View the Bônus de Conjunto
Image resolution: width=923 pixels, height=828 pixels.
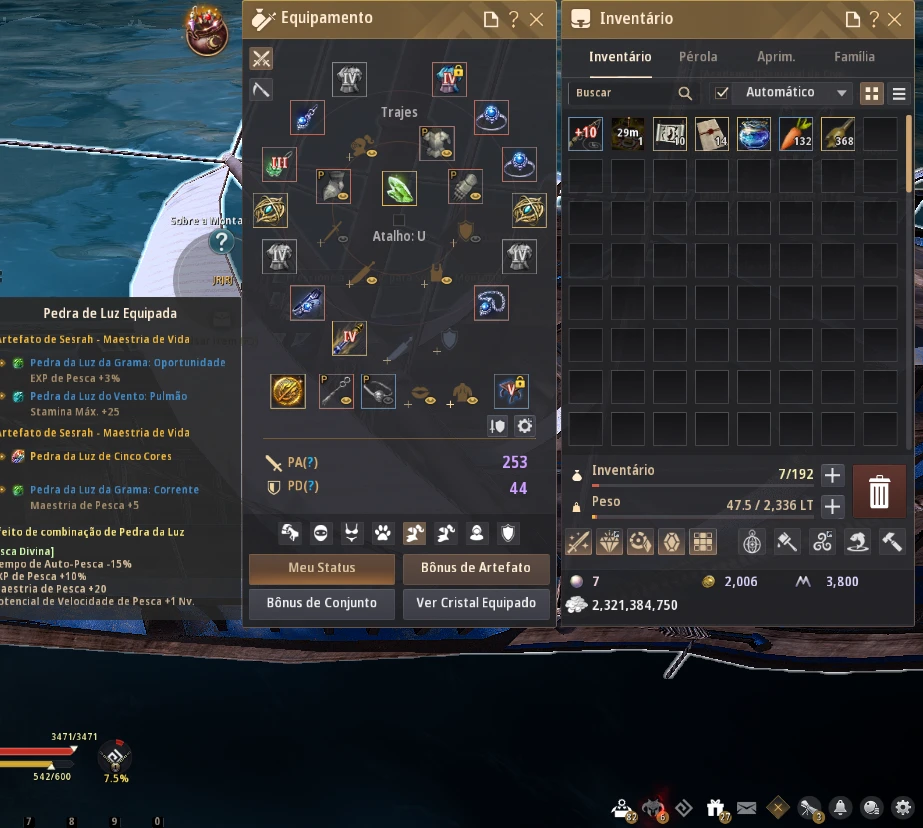tap(321, 603)
